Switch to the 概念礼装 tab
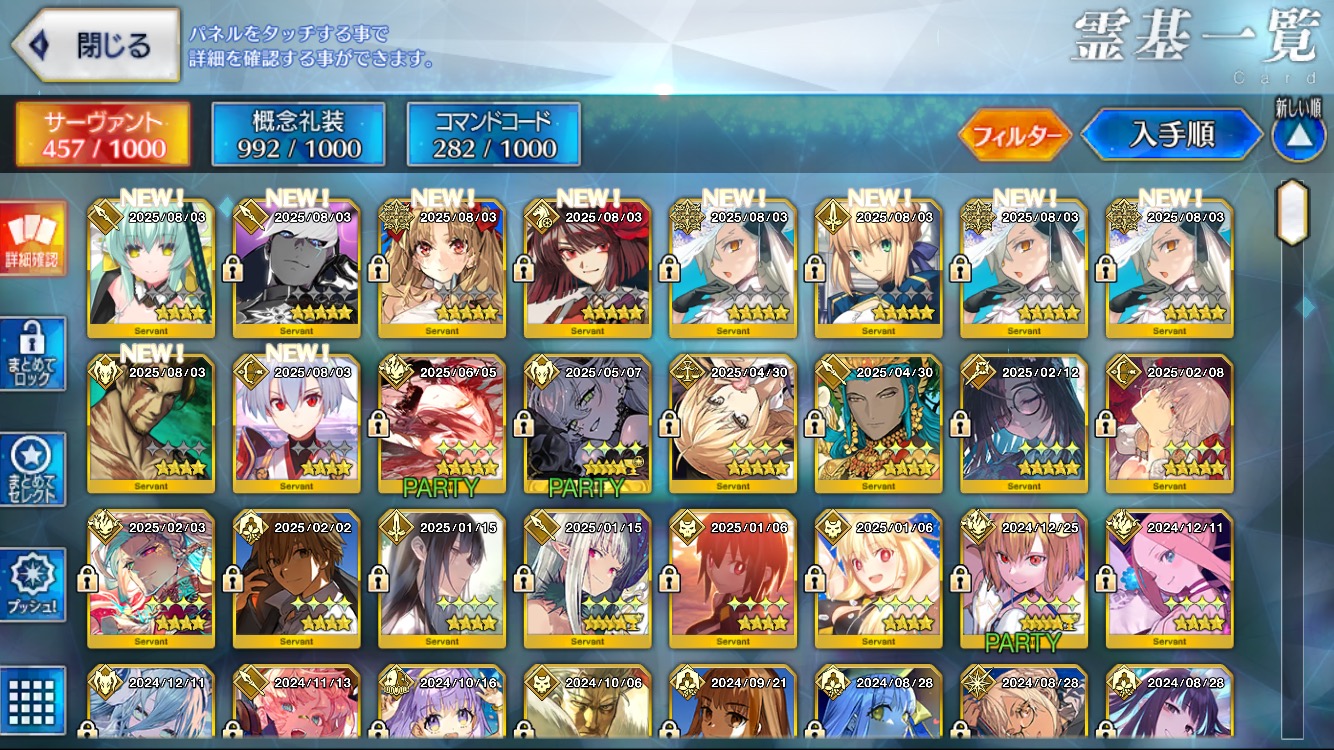The image size is (1334, 750). 299,135
